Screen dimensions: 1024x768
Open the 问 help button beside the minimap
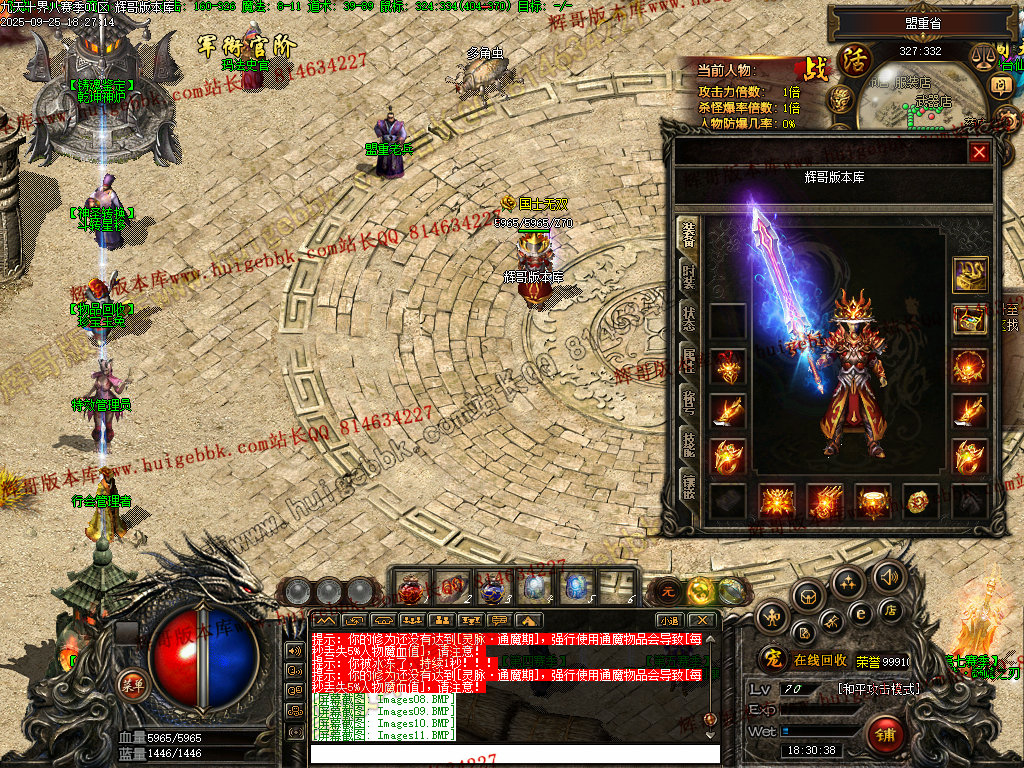coord(1001,85)
